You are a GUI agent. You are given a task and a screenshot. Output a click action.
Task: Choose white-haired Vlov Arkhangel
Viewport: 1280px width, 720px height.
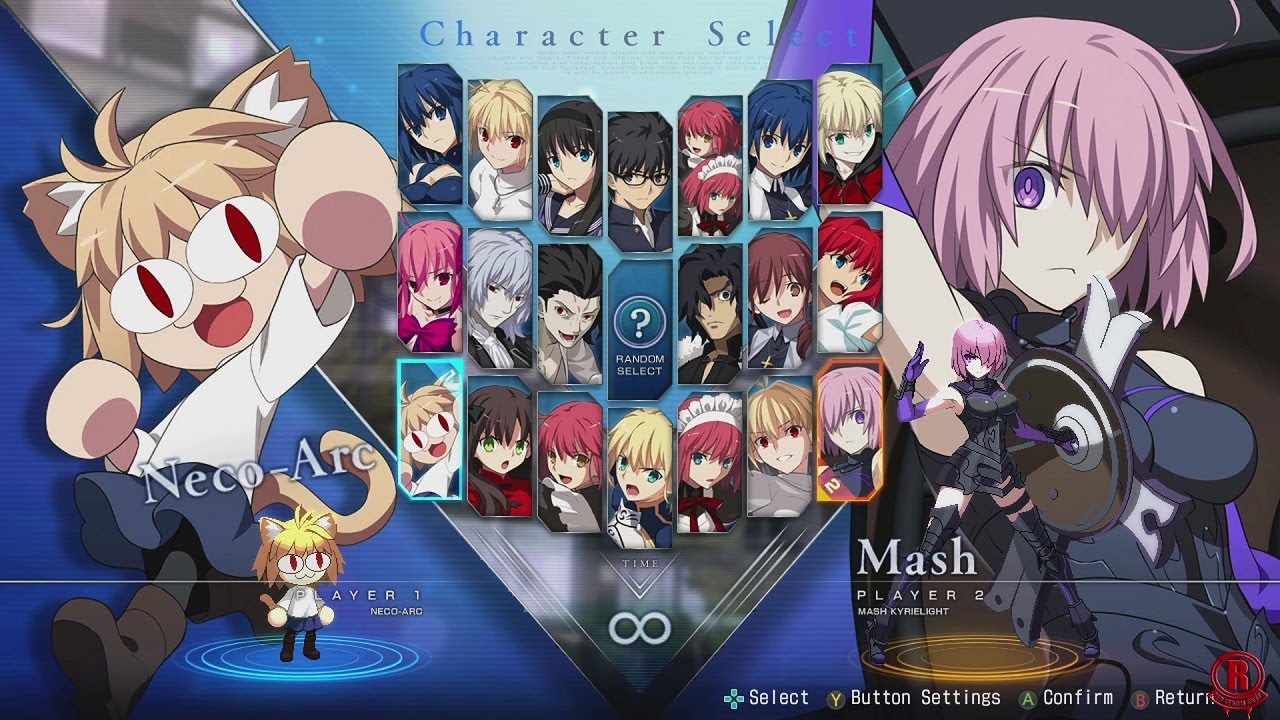coord(500,298)
